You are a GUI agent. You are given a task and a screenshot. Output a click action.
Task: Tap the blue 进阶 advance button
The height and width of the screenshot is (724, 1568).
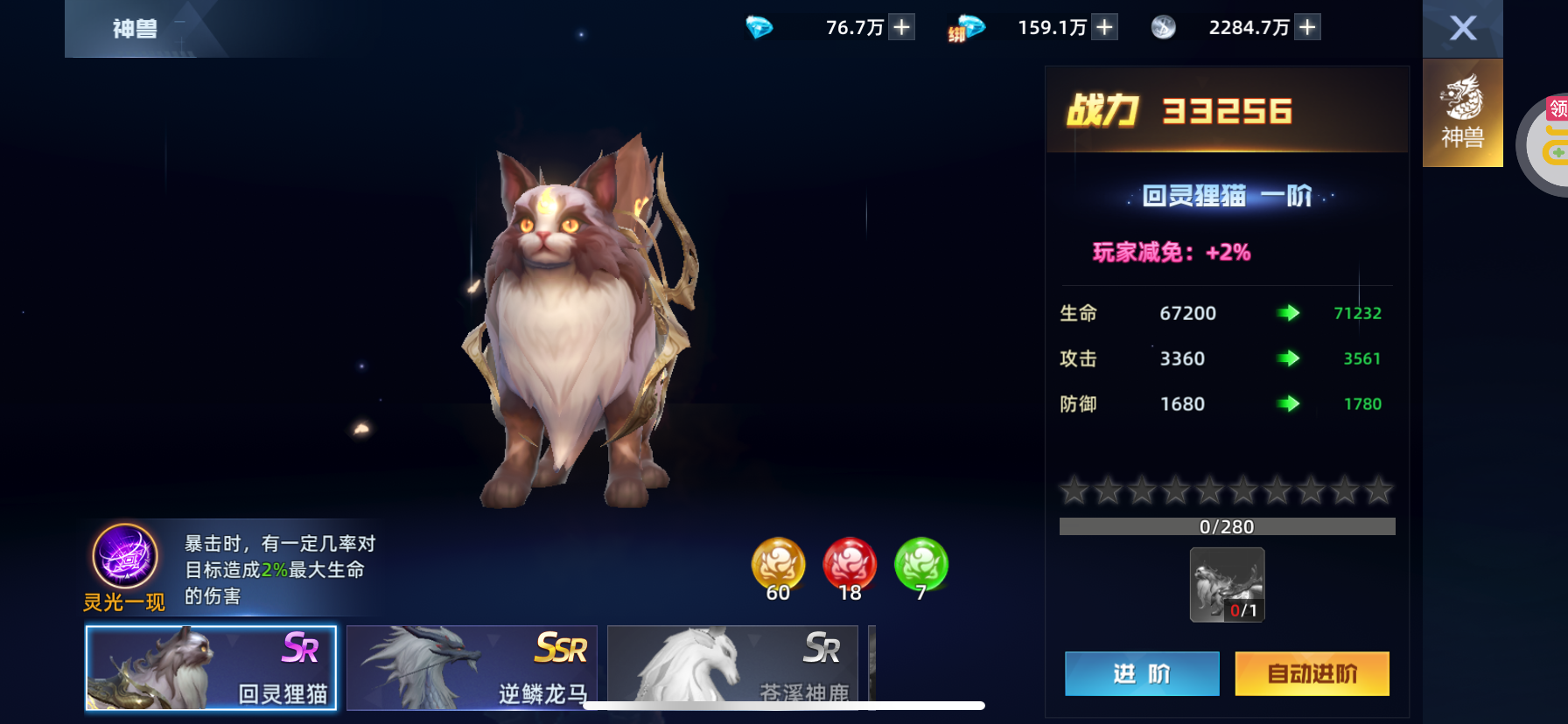(1141, 673)
